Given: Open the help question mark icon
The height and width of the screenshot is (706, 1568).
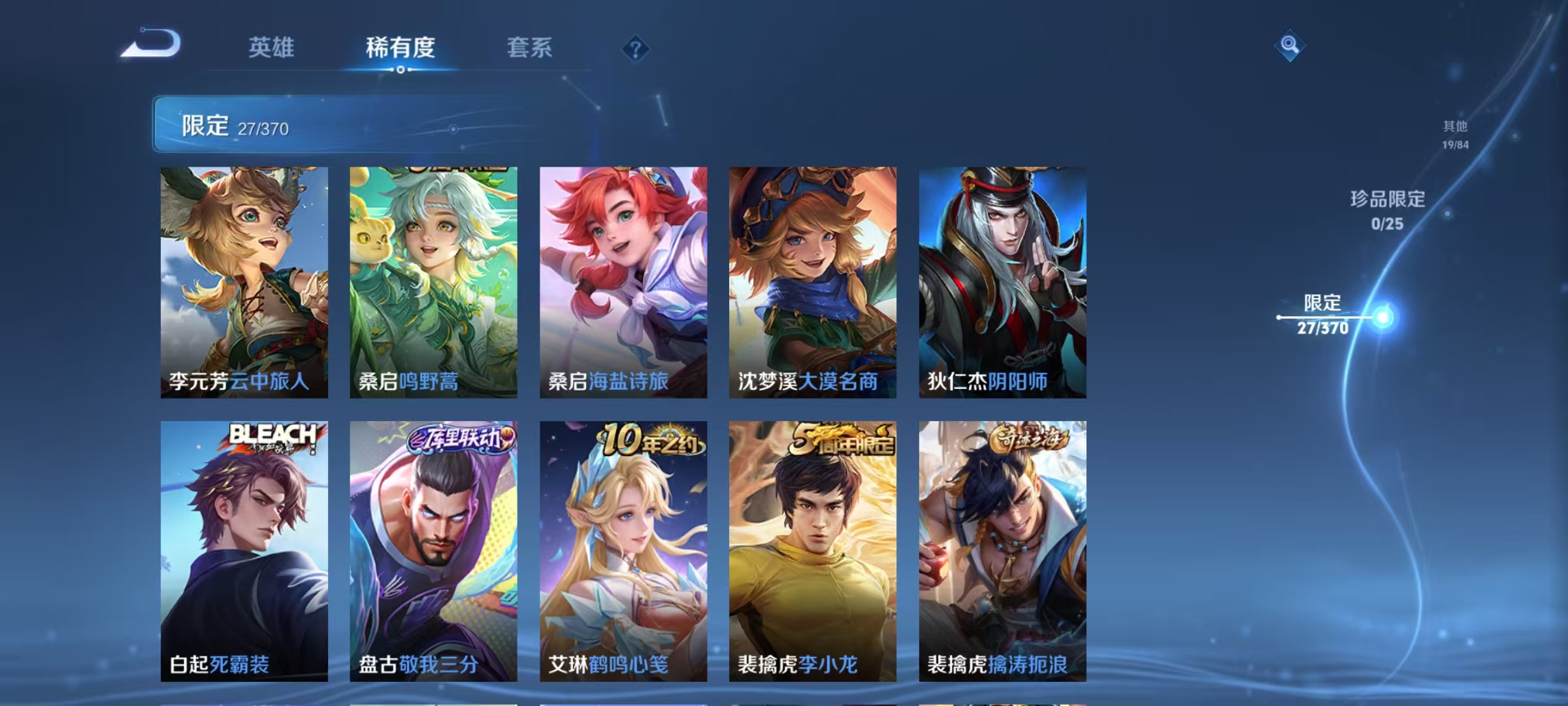Looking at the screenshot, I should tap(634, 48).
